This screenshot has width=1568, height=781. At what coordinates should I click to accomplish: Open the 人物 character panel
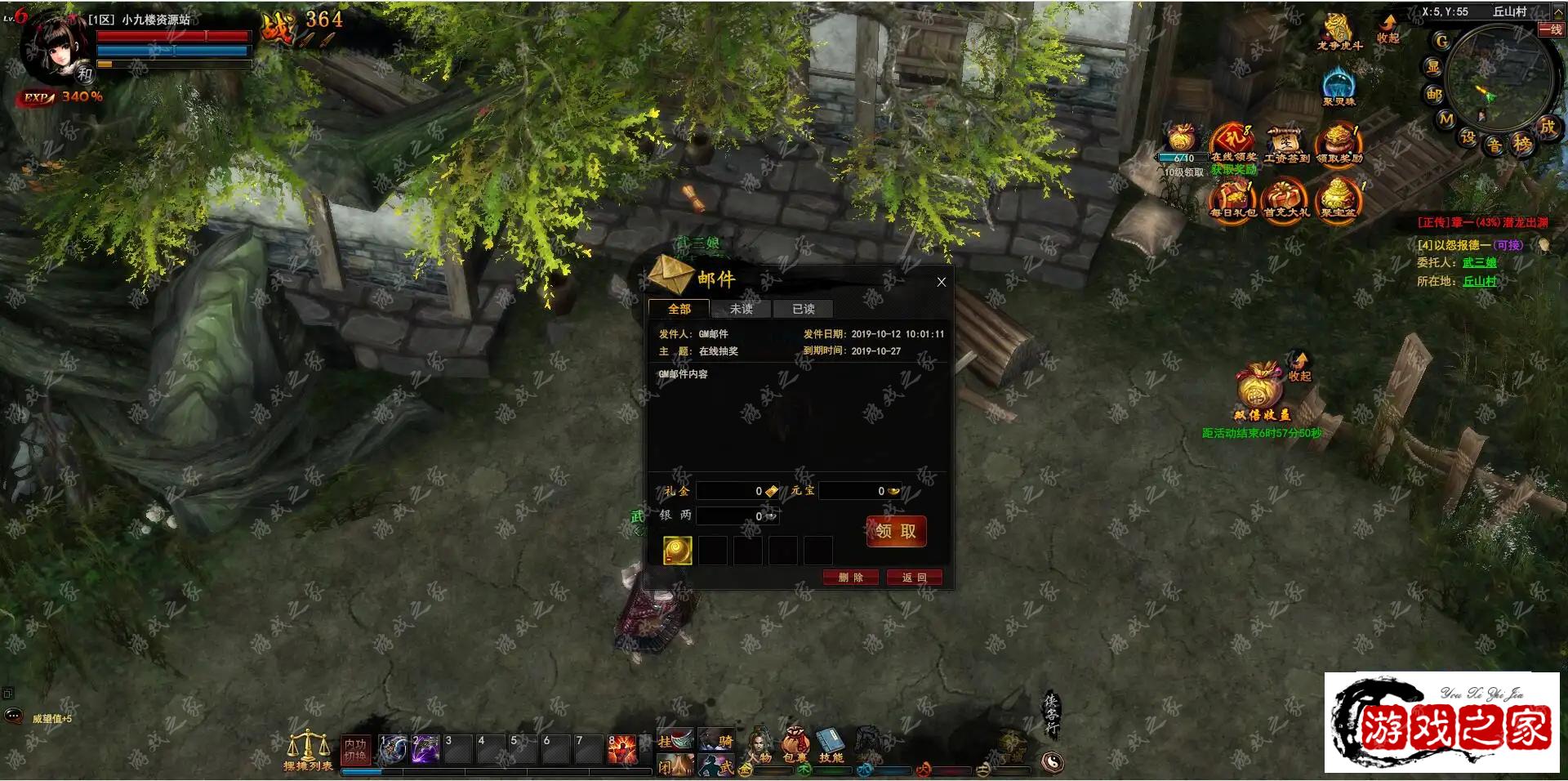click(760, 744)
